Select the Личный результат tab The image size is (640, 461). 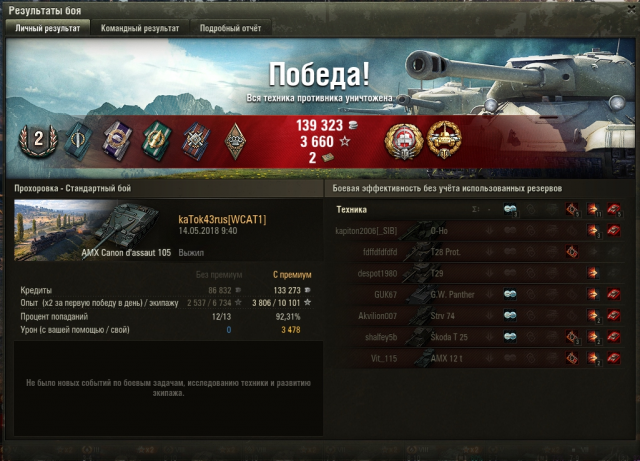click(46, 28)
